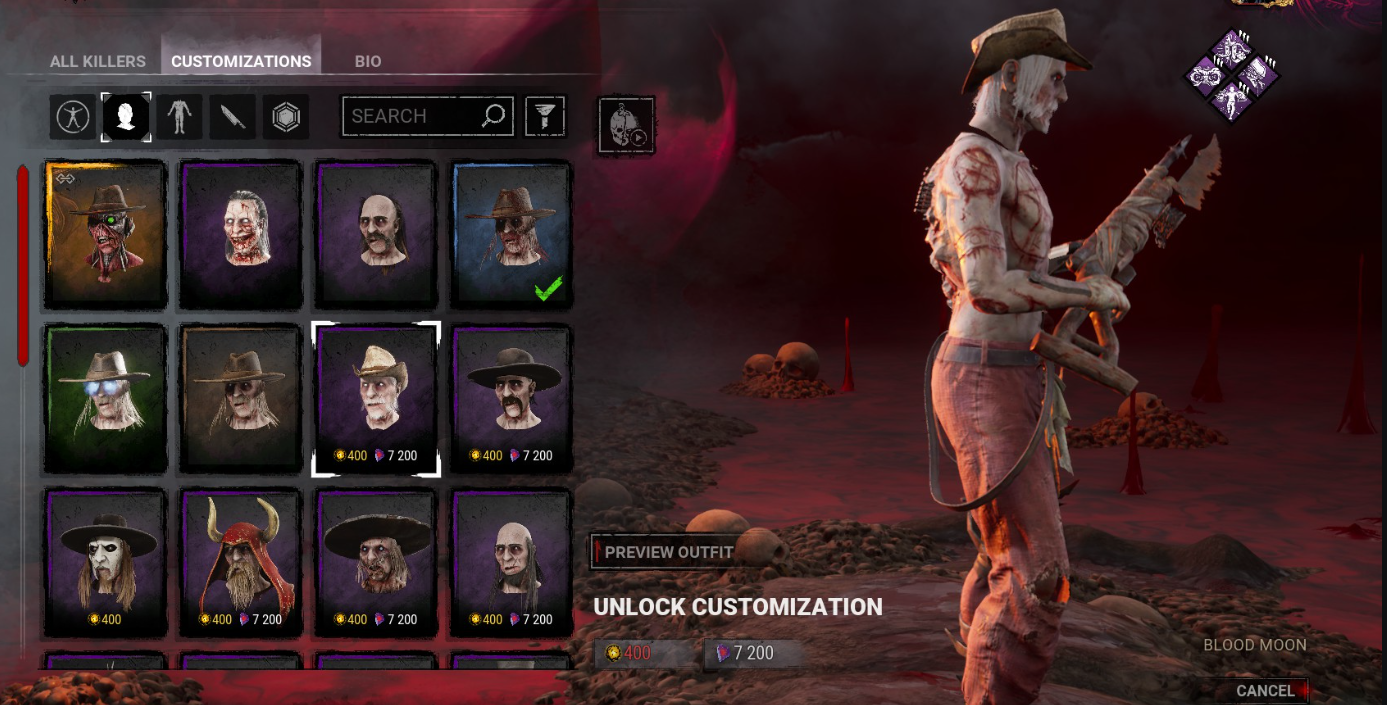
Task: Switch to the All Killers tab
Action: [x=98, y=61]
